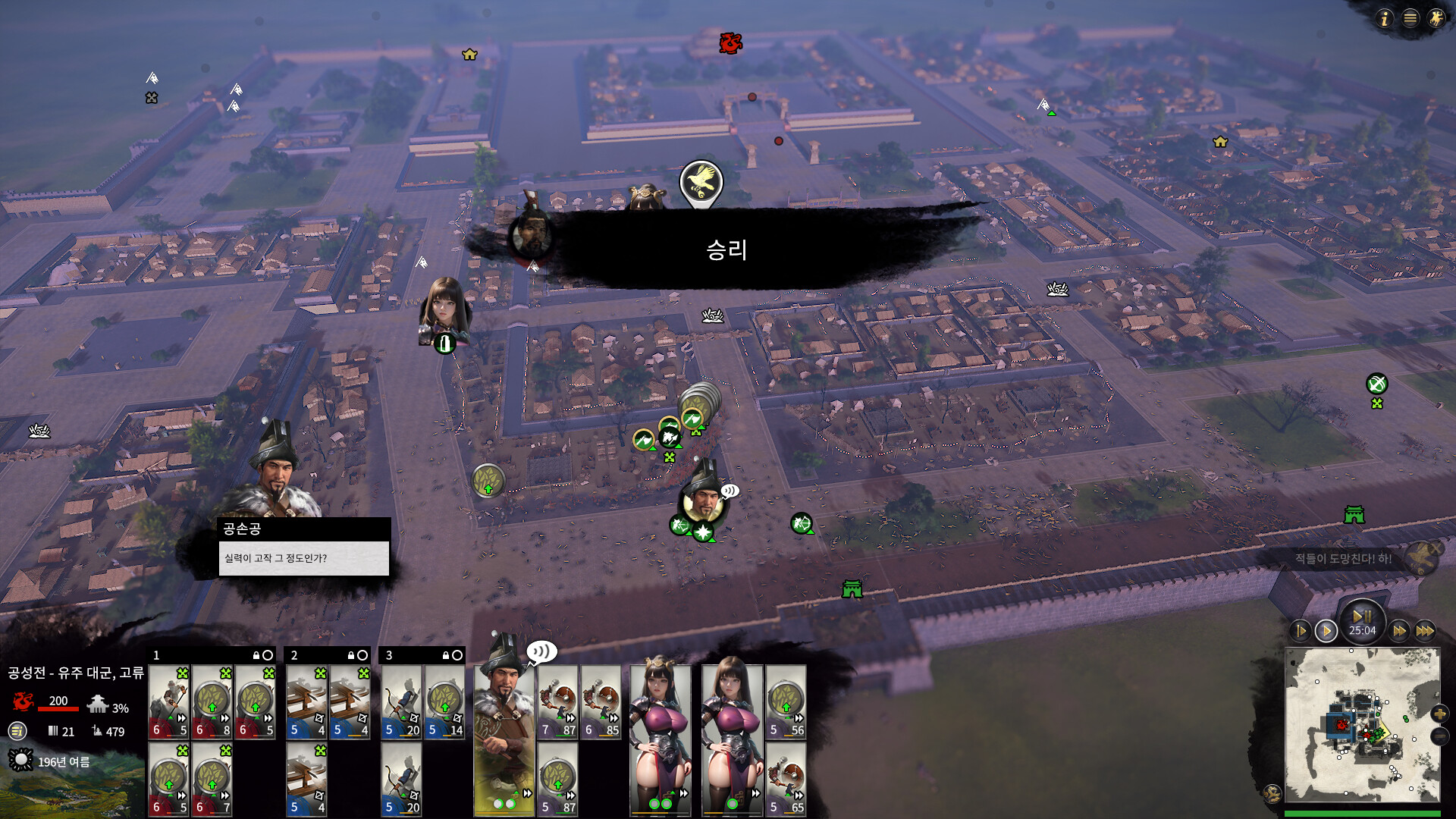Set battle speed to double fast-forward
This screenshot has height=819, width=1456.
[x=1399, y=631]
